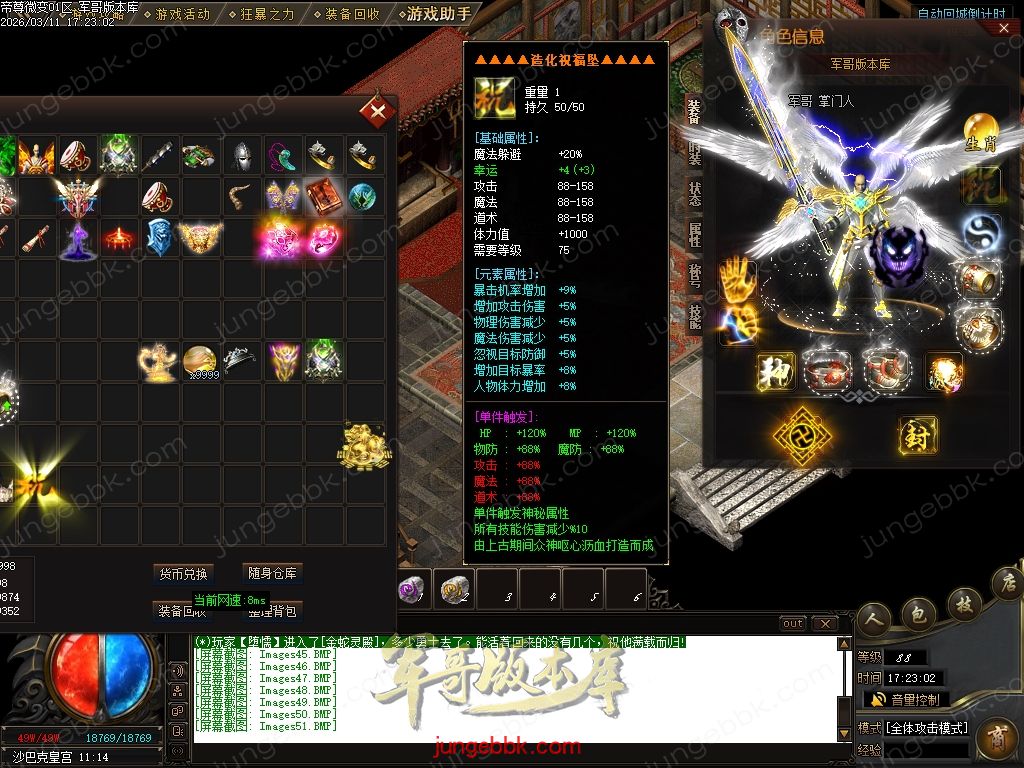Close the inventory bag window
Image resolution: width=1024 pixels, height=768 pixels.
tap(378, 112)
